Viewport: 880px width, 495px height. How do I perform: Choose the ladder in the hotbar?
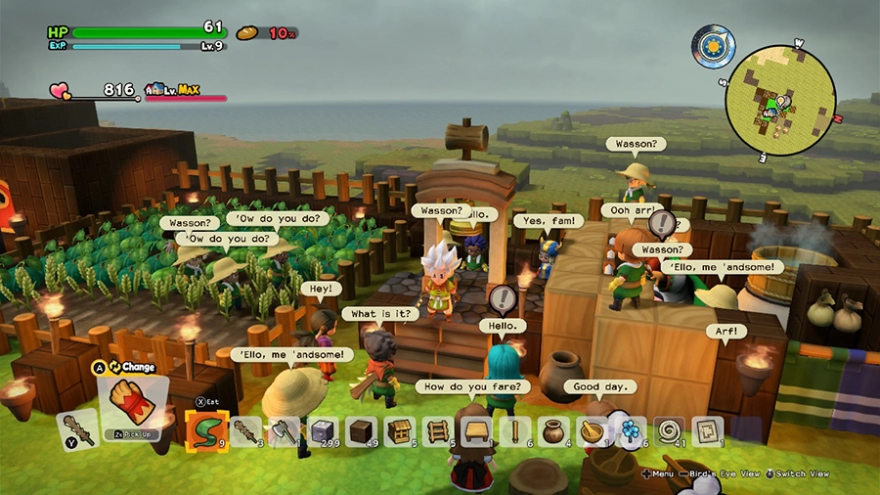click(x=438, y=431)
